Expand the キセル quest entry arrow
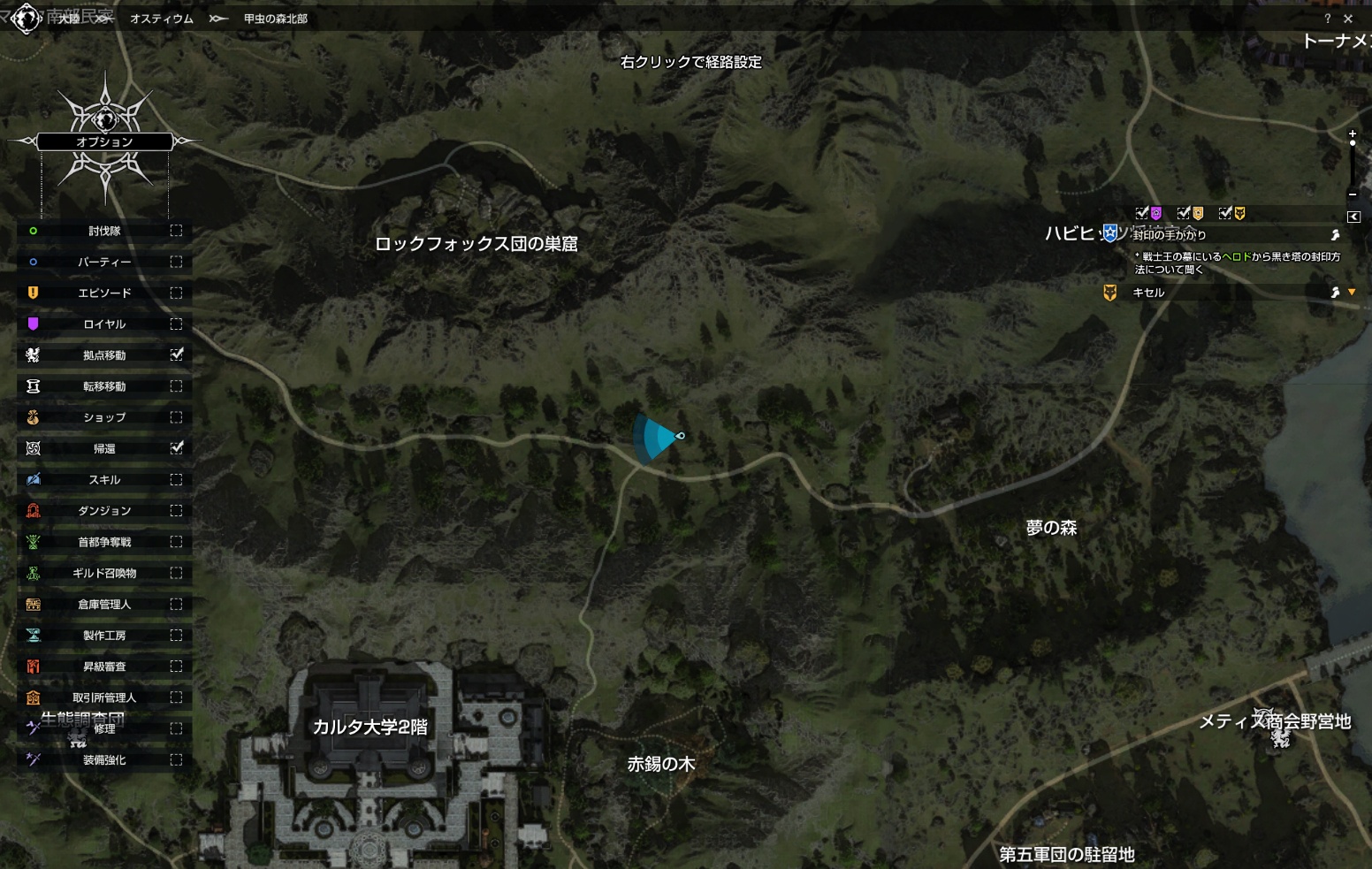Screen dimensions: 1372x869 1352,292
